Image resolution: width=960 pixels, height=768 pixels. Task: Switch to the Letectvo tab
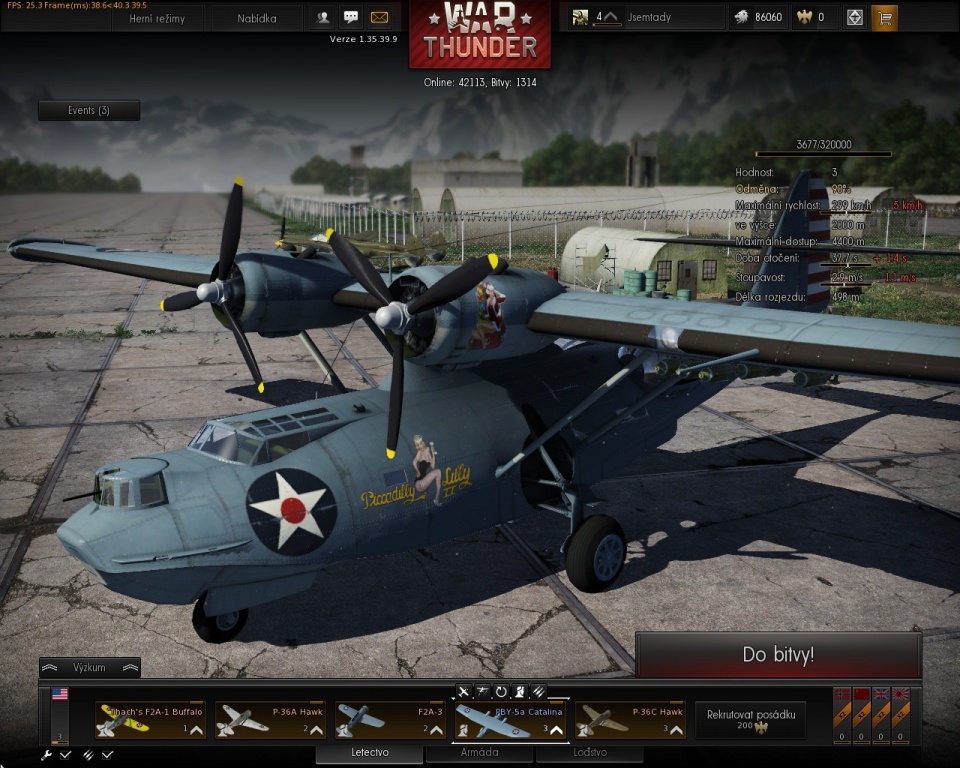(x=370, y=753)
